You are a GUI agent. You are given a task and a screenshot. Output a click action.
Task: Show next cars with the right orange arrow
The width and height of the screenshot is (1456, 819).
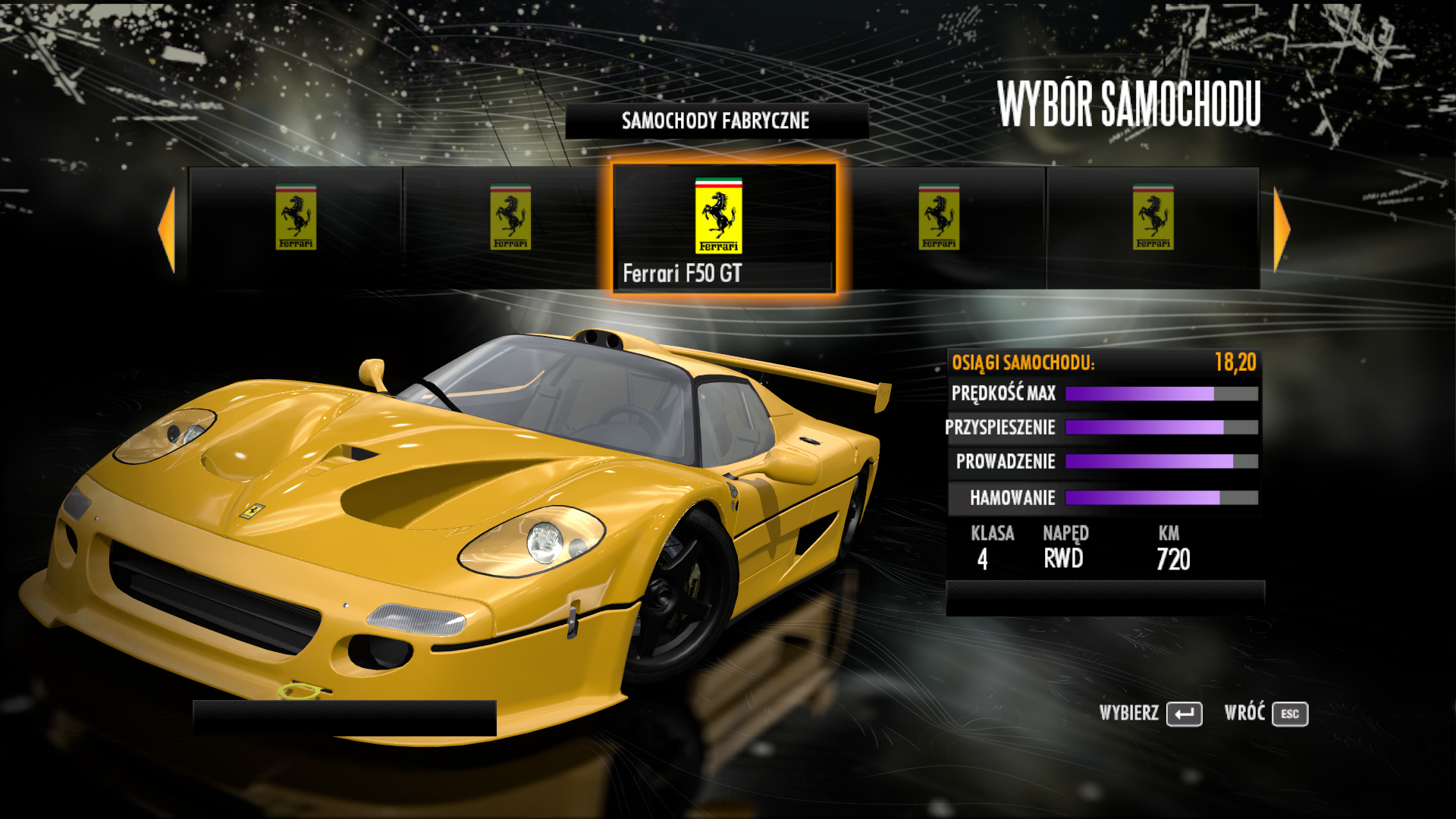pos(1281,229)
